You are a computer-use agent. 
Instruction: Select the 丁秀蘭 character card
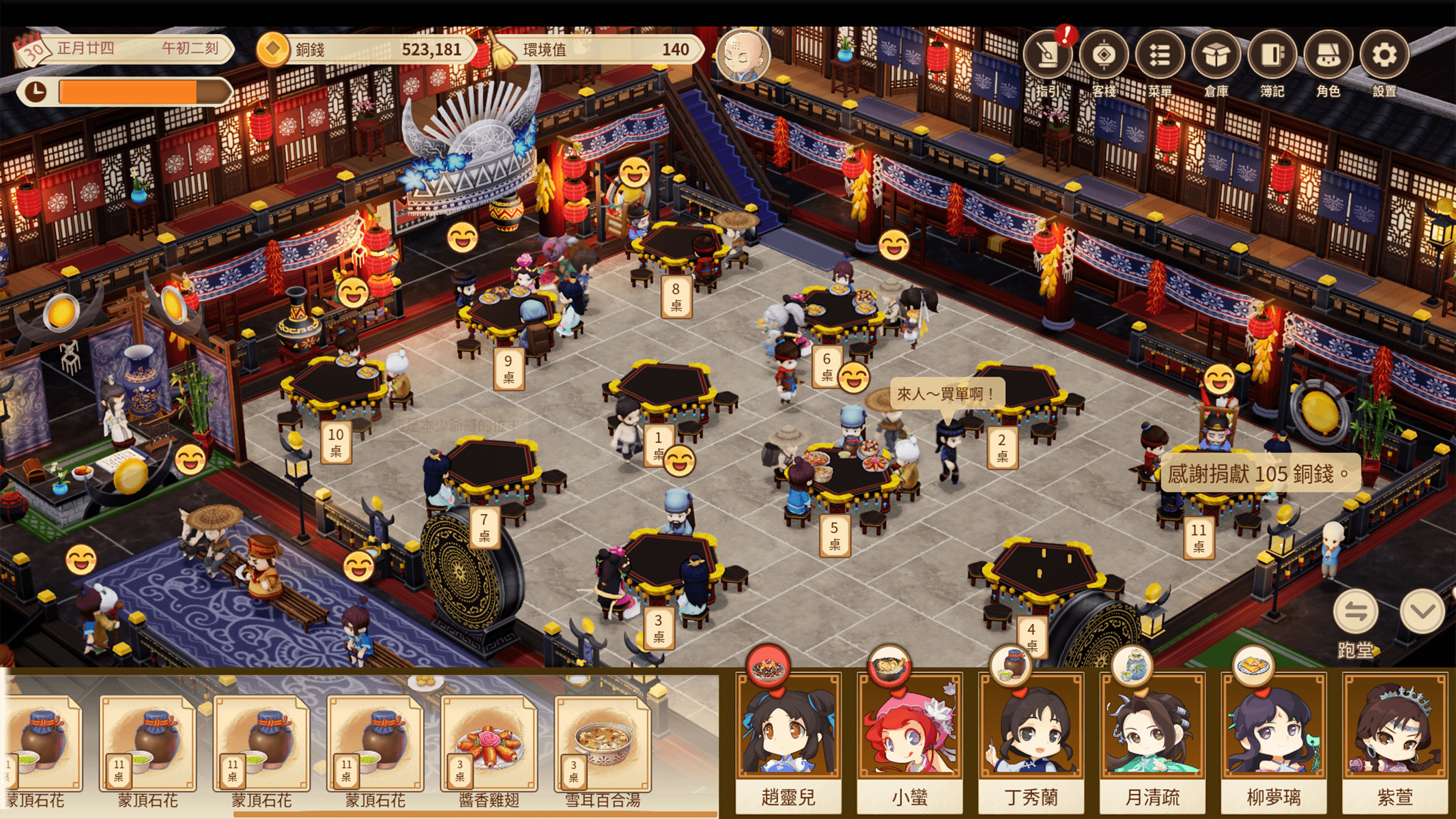[1031, 737]
